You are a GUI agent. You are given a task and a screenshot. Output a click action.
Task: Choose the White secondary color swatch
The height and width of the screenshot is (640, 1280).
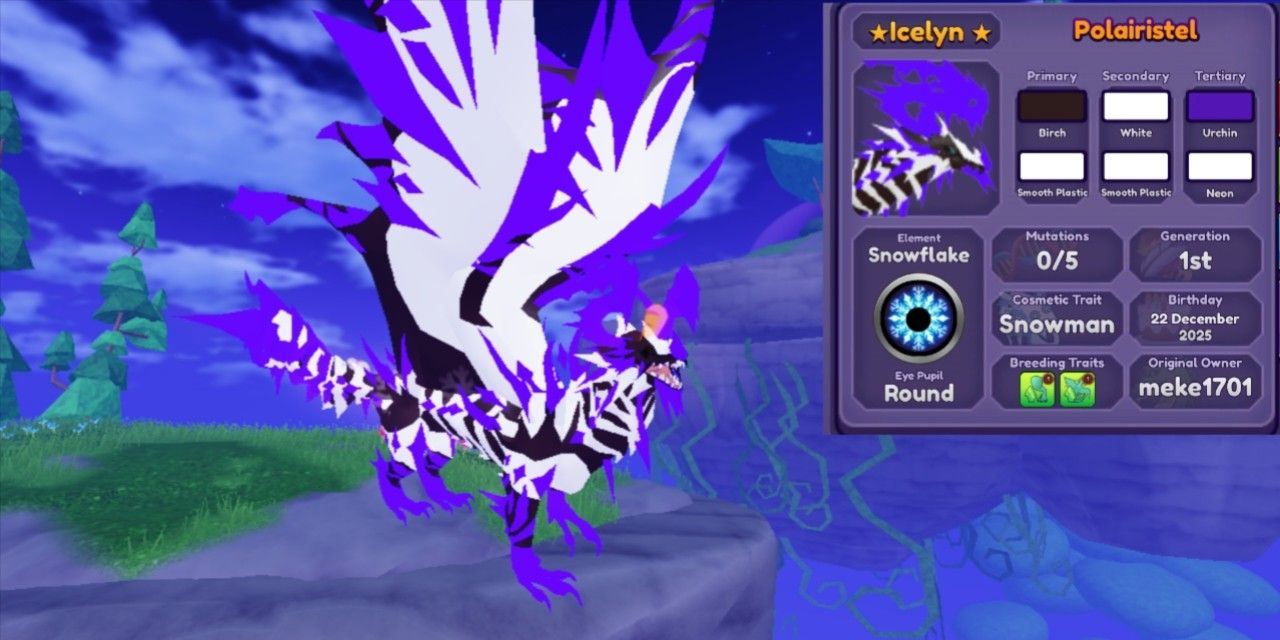pyautogui.click(x=1135, y=106)
